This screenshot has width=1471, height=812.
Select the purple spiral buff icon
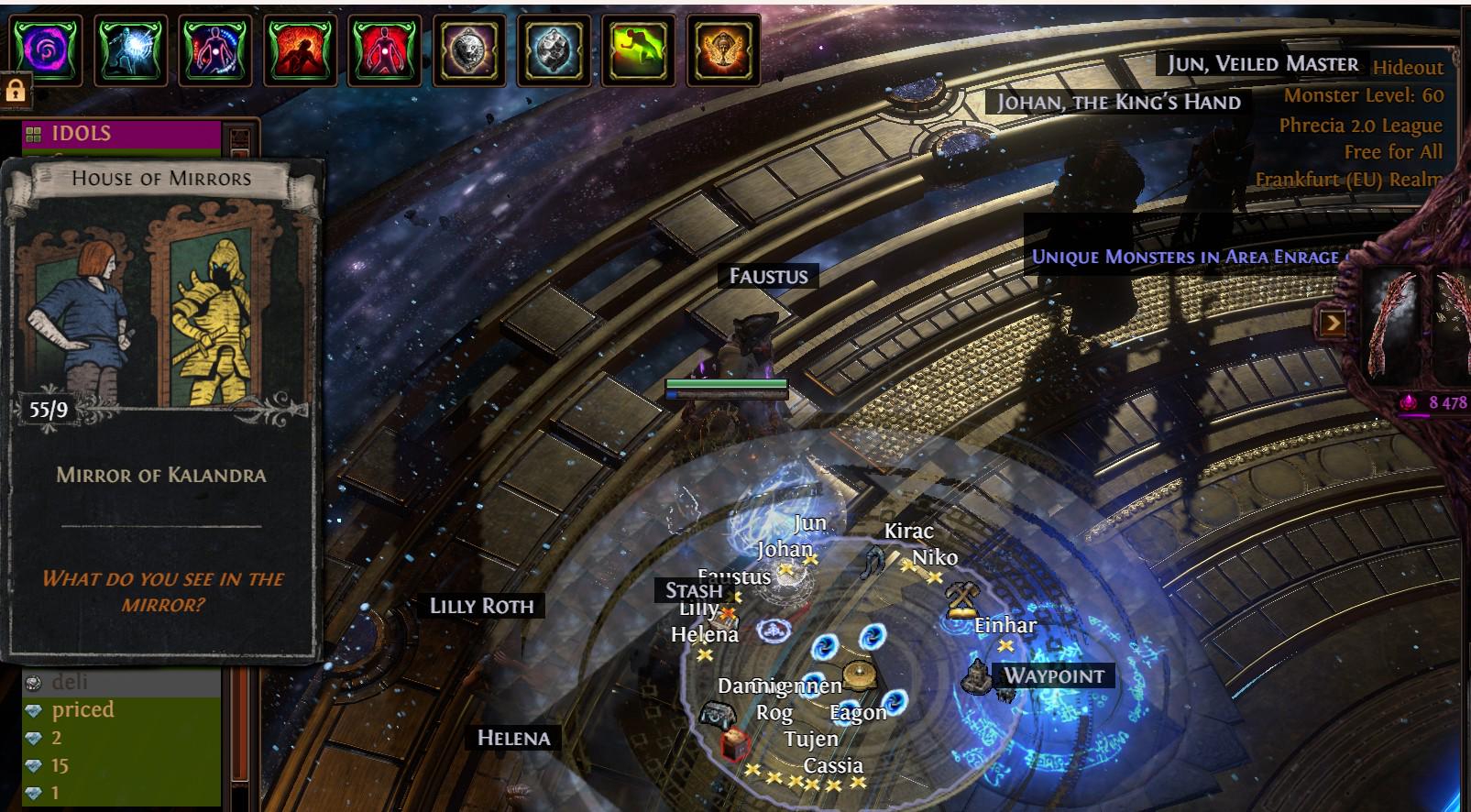click(x=46, y=50)
